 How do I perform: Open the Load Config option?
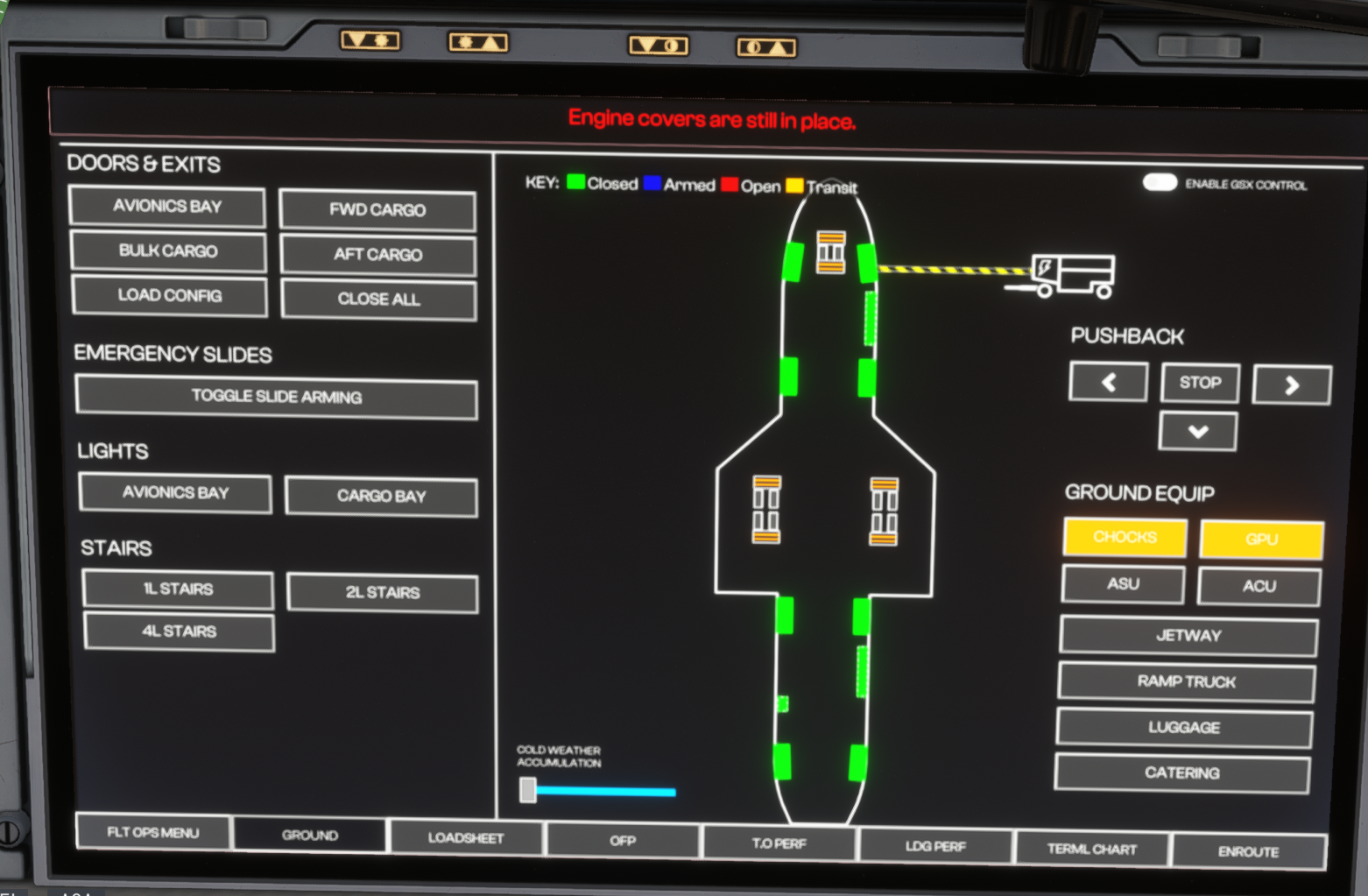[169, 296]
